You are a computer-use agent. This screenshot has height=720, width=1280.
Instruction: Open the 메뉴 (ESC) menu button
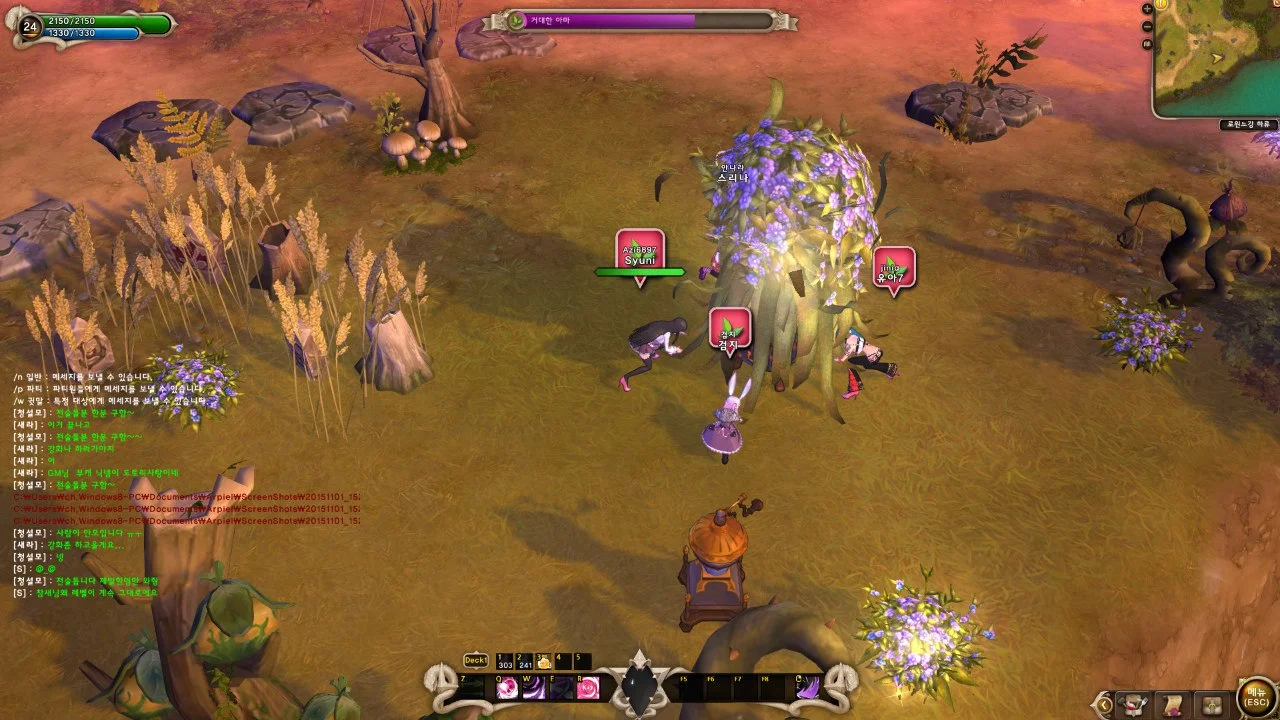pyautogui.click(x=1256, y=699)
